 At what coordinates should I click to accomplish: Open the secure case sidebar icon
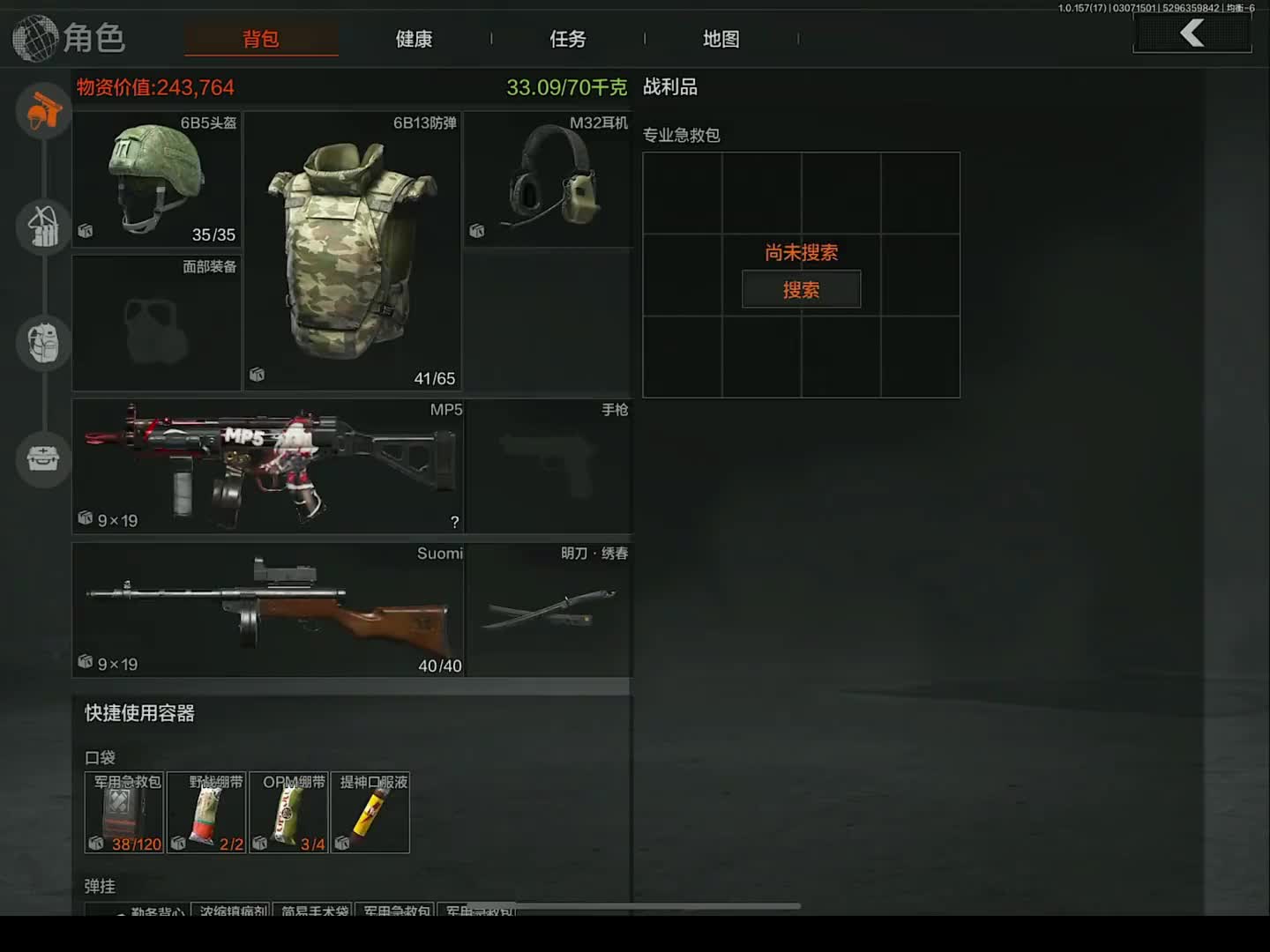43,458
